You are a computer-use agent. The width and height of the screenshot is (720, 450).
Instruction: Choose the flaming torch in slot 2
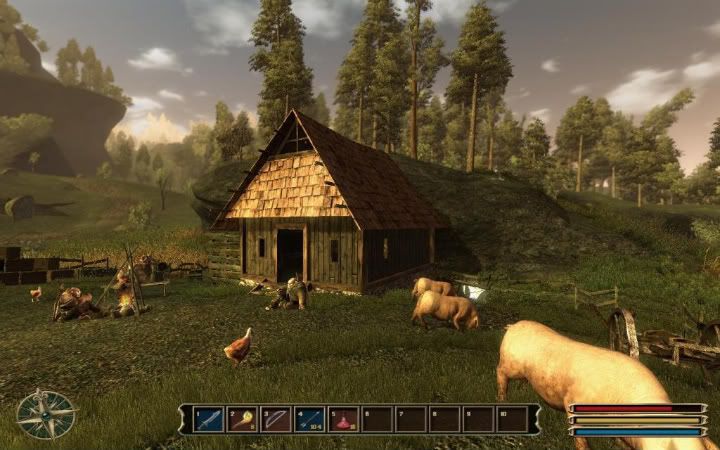(242, 419)
